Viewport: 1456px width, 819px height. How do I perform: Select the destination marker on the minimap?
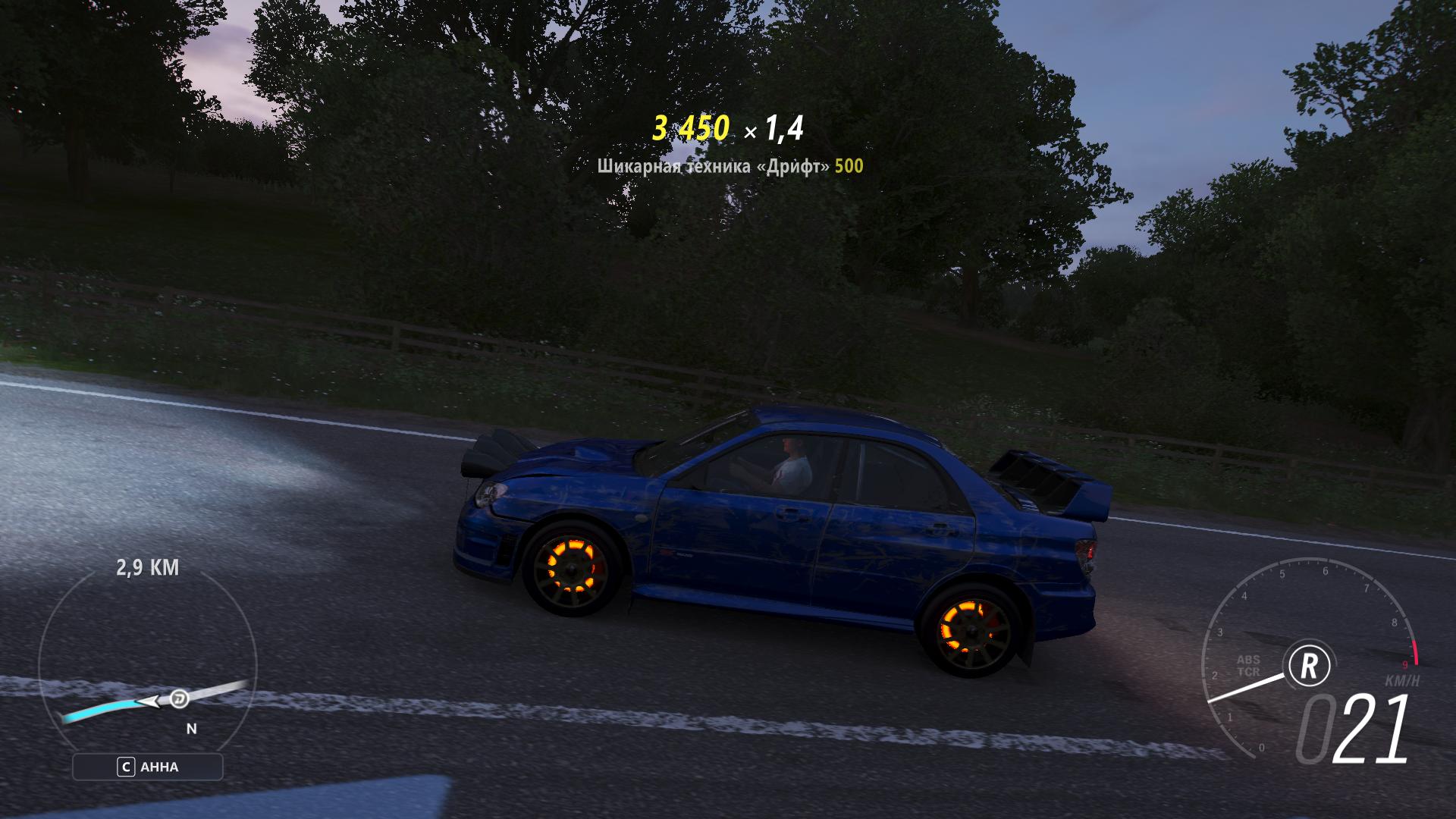[180, 698]
